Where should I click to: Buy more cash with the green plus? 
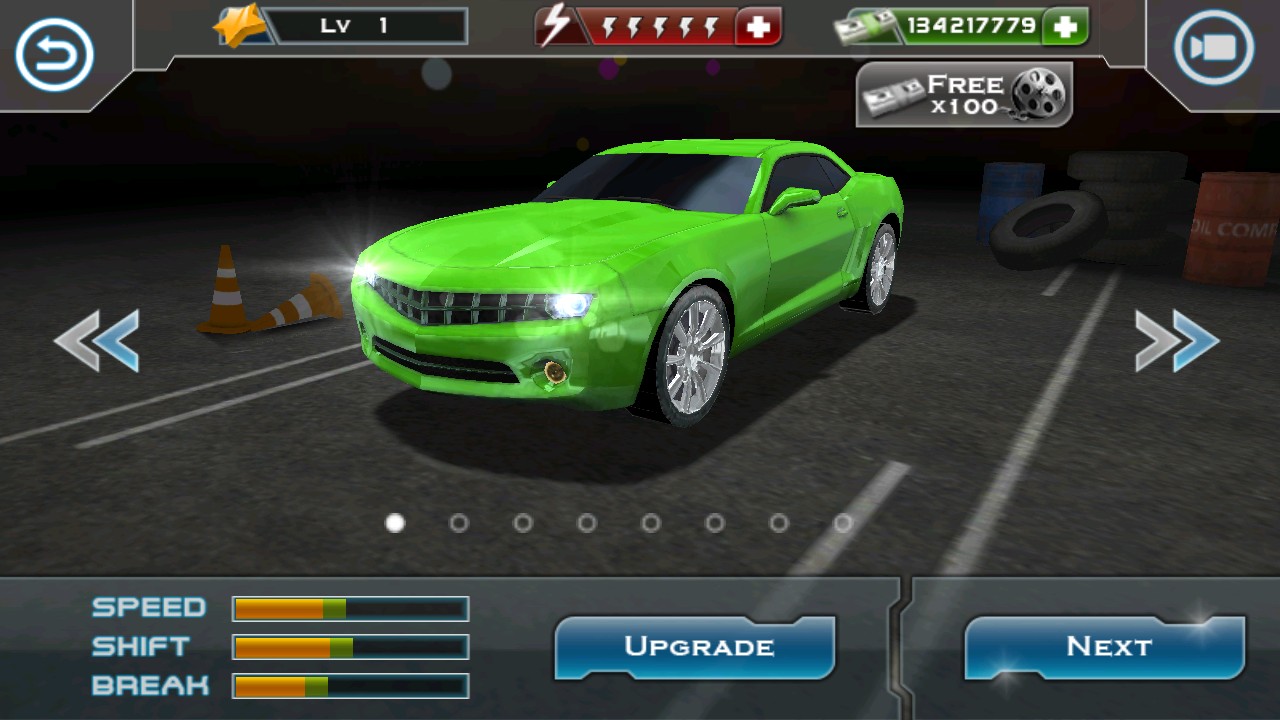[1064, 27]
